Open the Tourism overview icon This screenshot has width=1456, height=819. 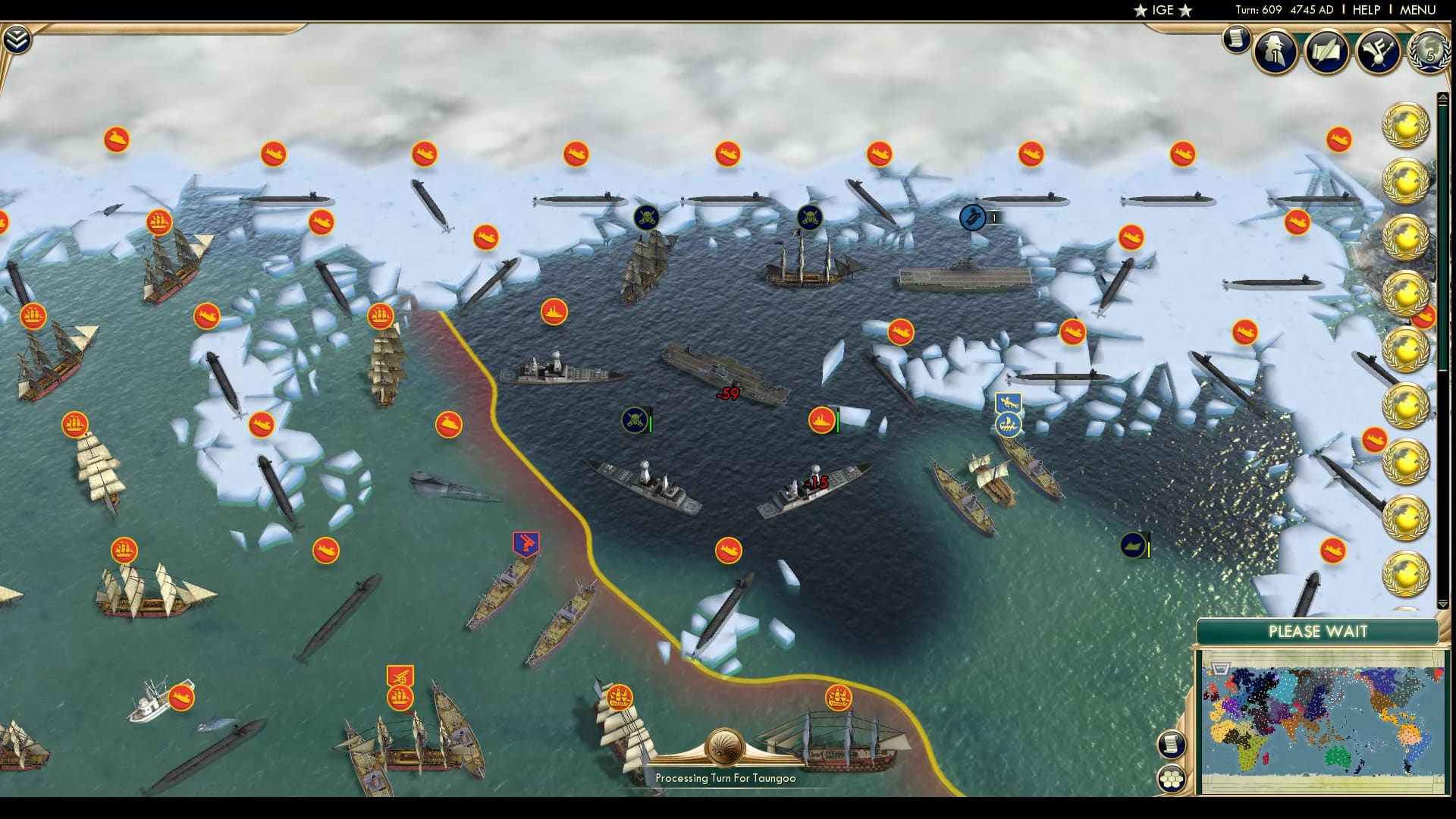pyautogui.click(x=1382, y=52)
